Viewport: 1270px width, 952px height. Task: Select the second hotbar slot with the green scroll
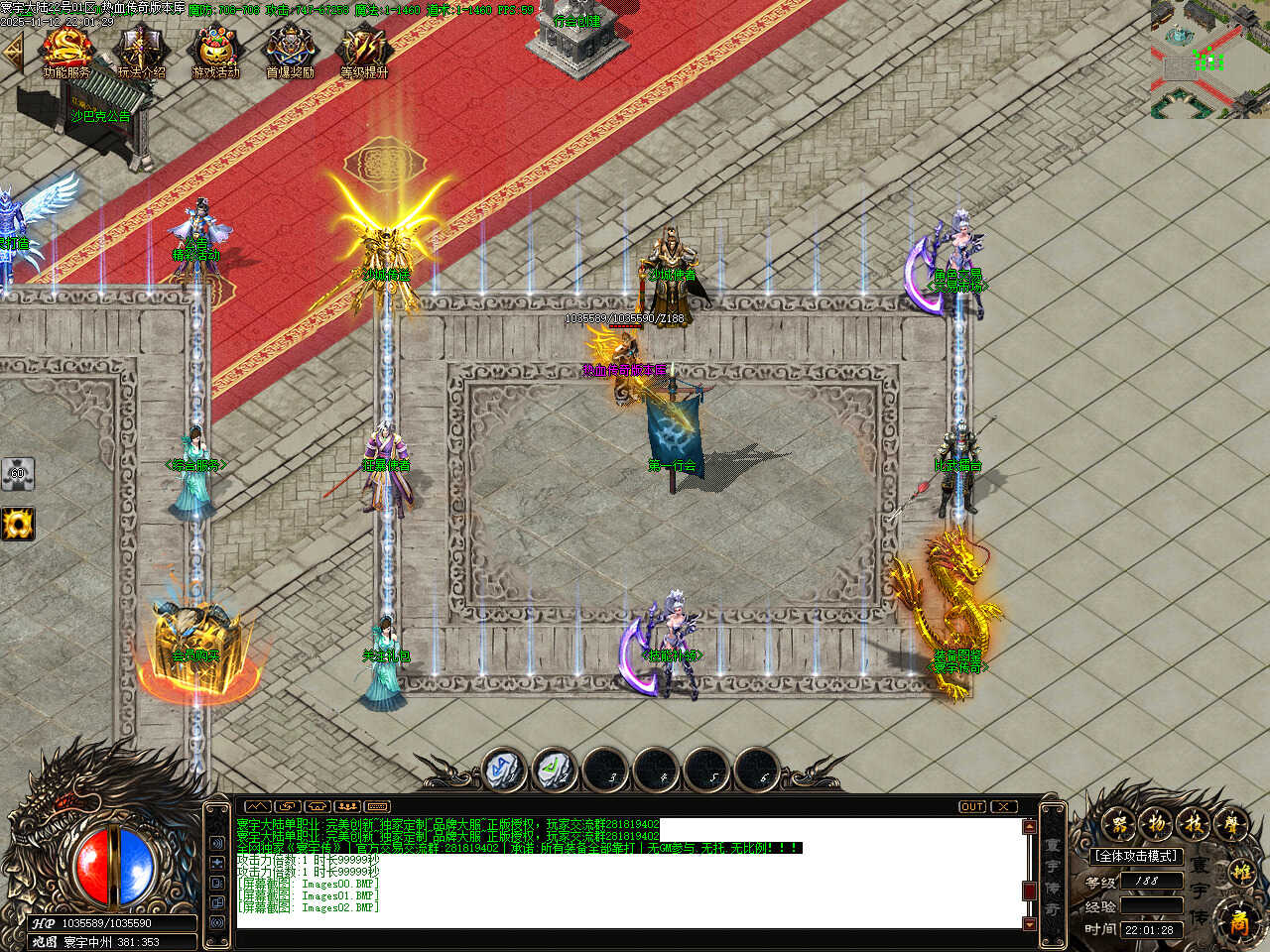[x=556, y=770]
